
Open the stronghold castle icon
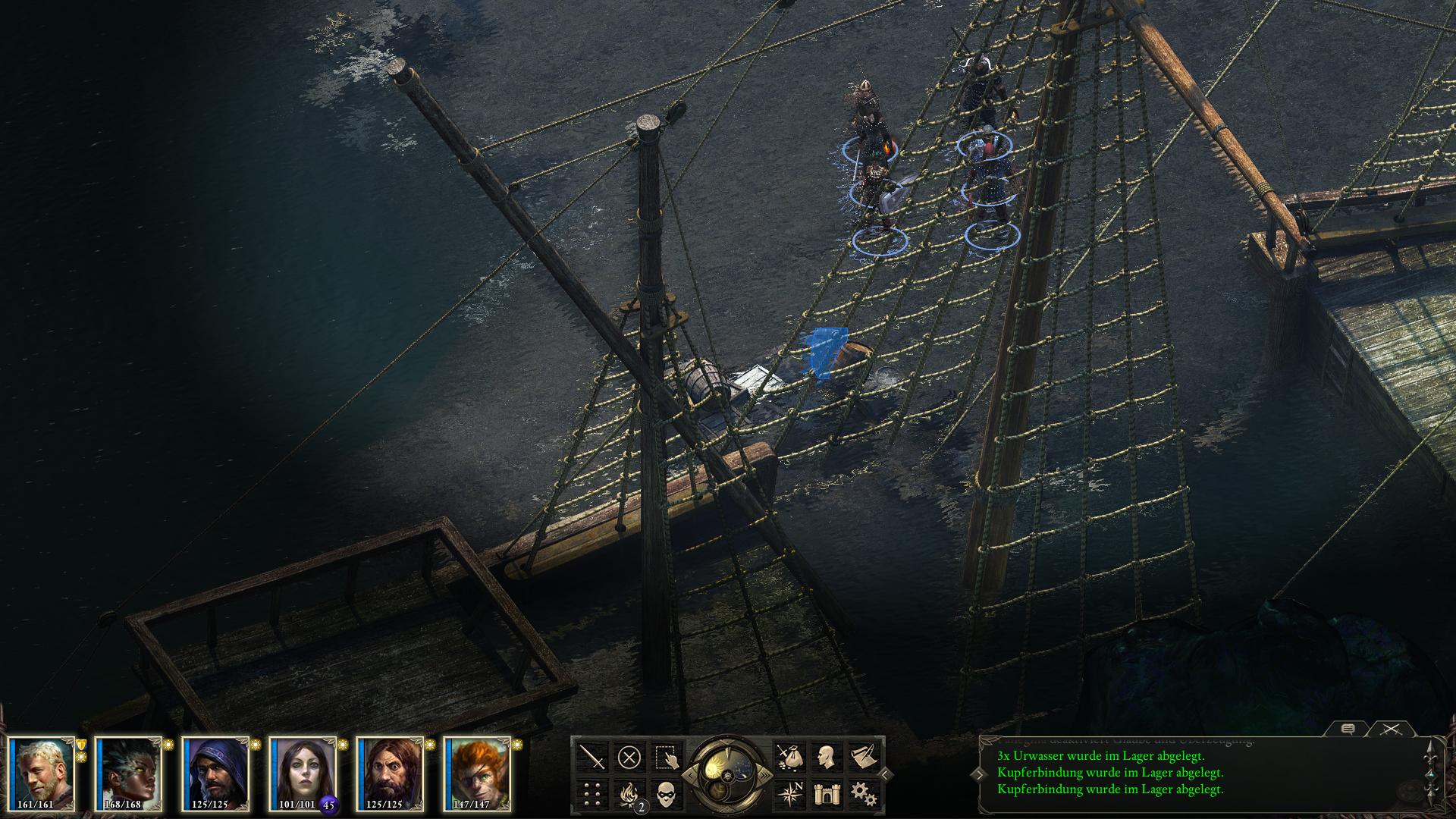click(x=826, y=793)
